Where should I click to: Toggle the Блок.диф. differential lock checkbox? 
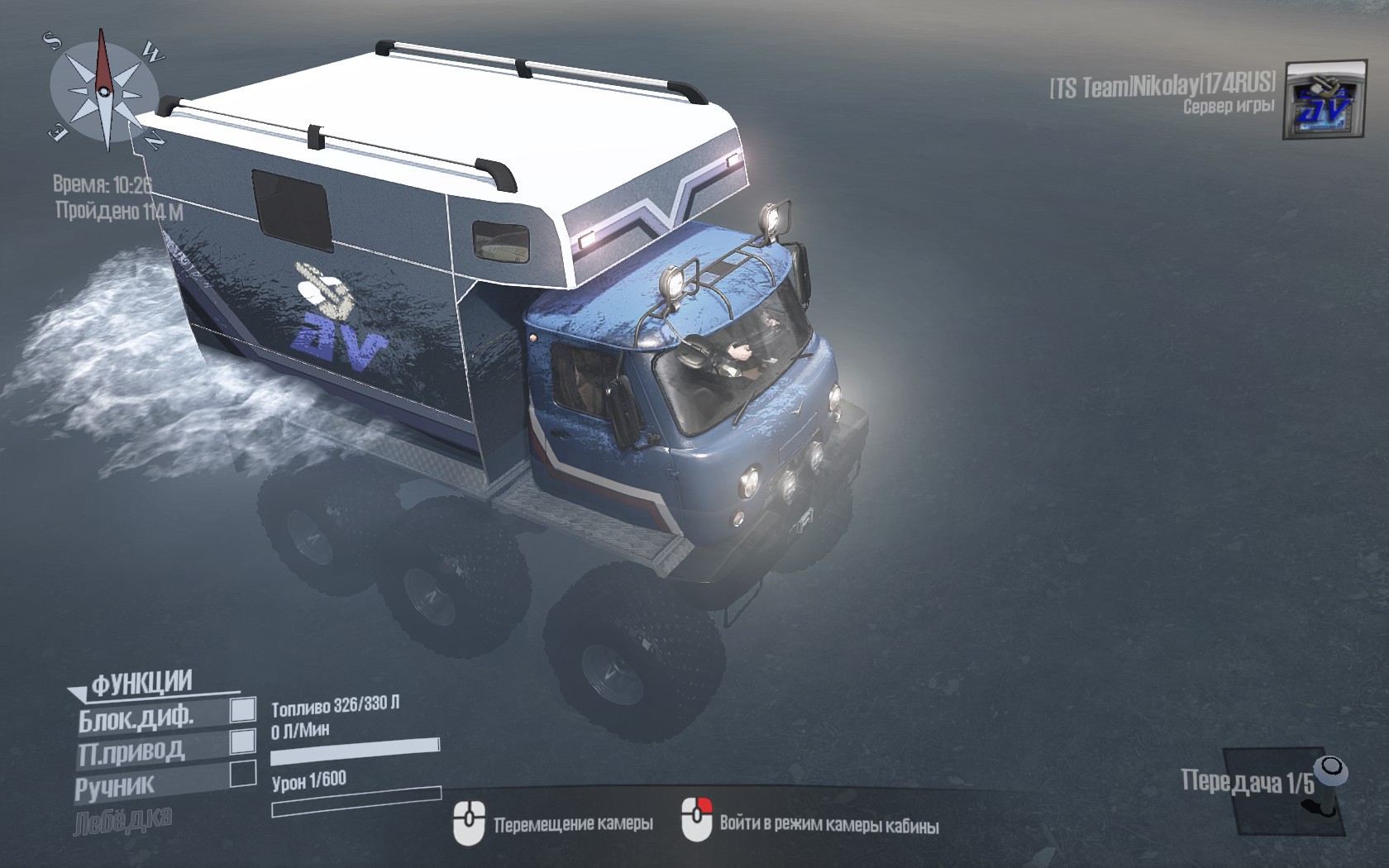[x=242, y=709]
